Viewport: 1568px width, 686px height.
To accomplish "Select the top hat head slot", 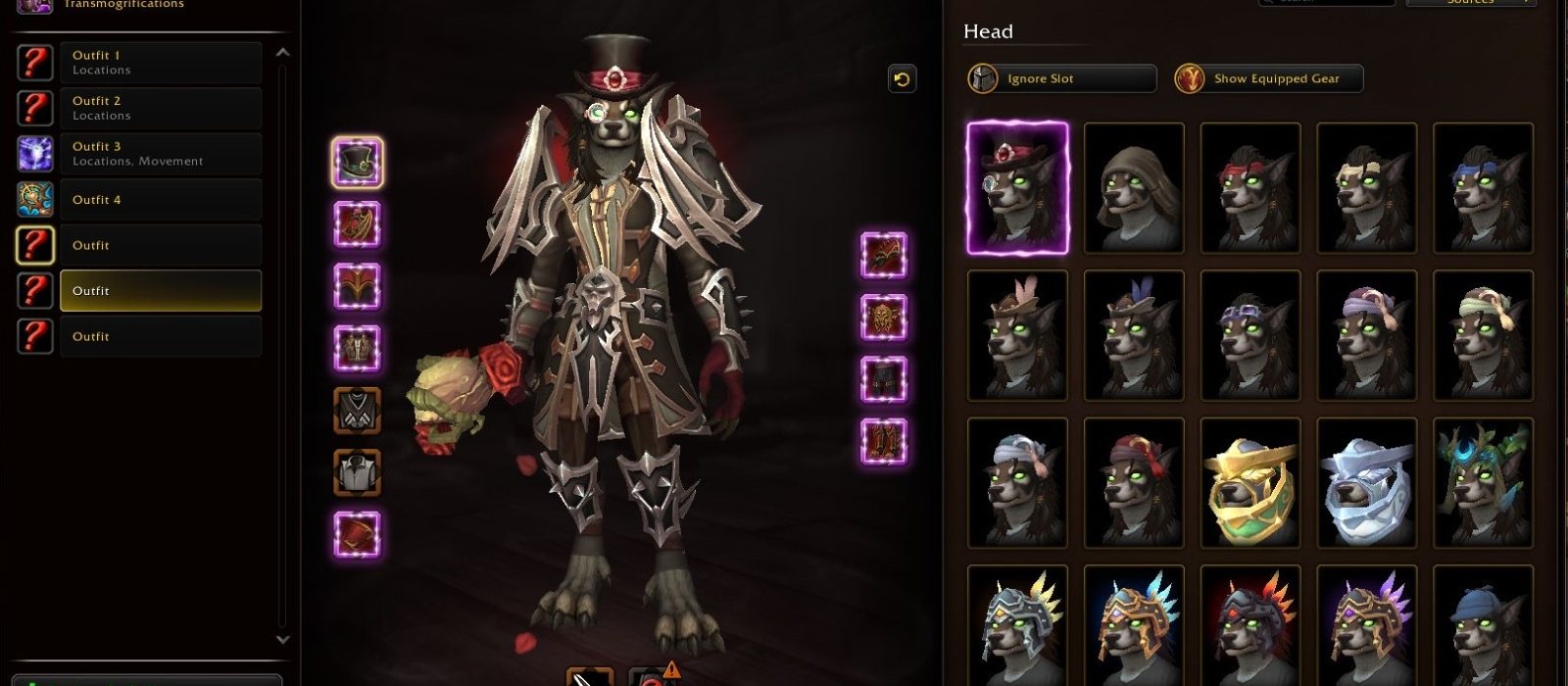I will click(x=358, y=163).
